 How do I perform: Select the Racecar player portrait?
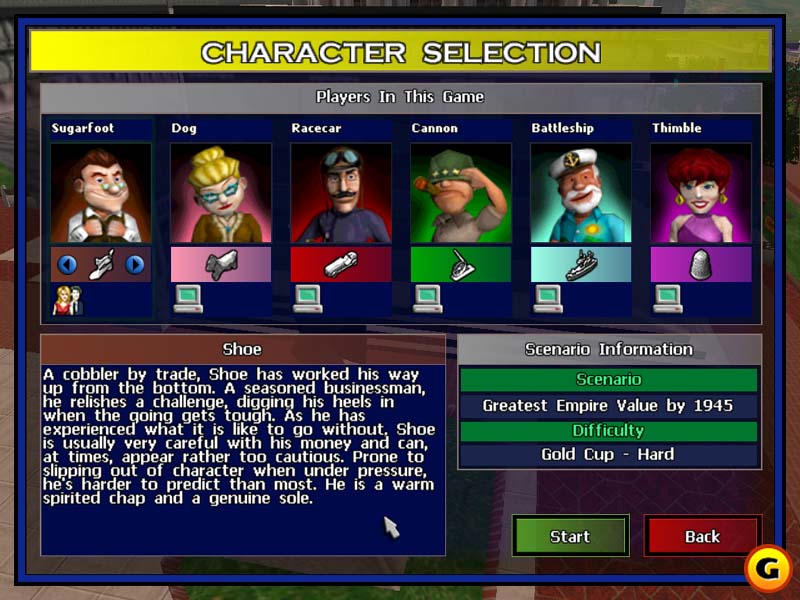tap(340, 194)
